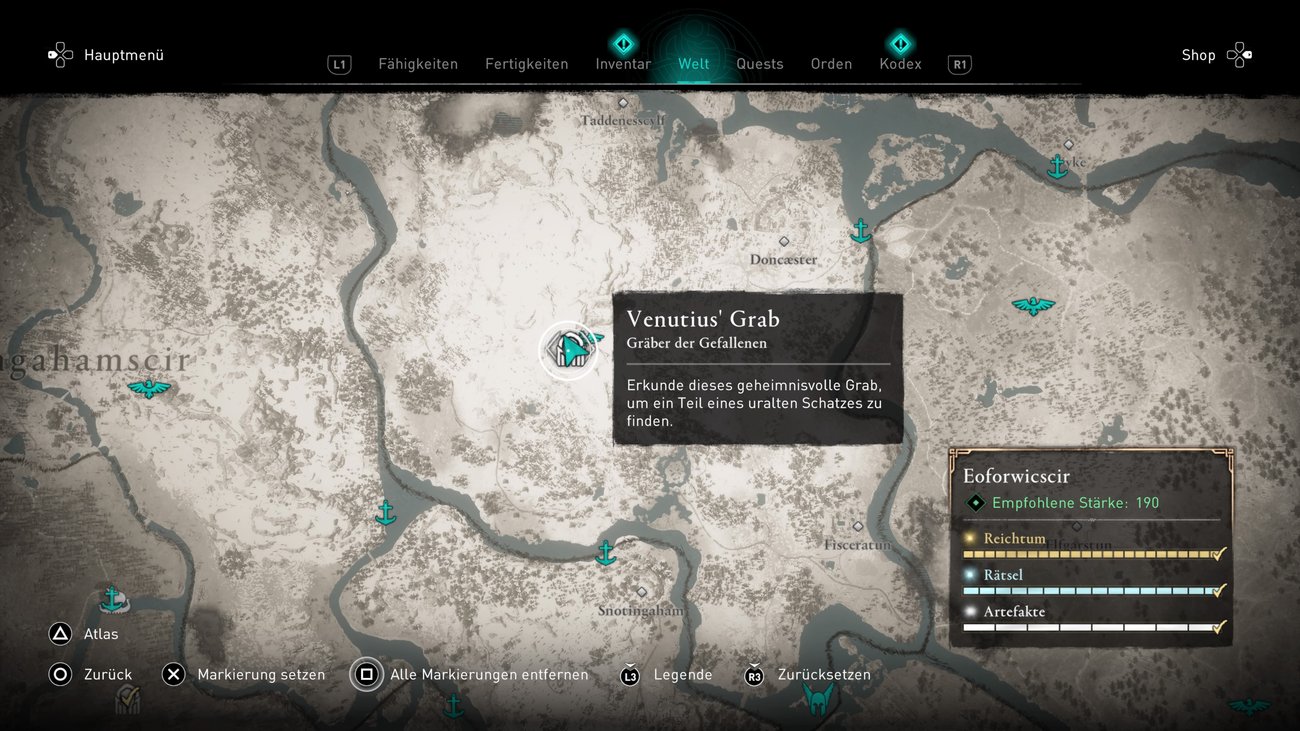1300x731 pixels.
Task: Select the Doncaster location diamond marker
Action: pyautogui.click(x=785, y=240)
